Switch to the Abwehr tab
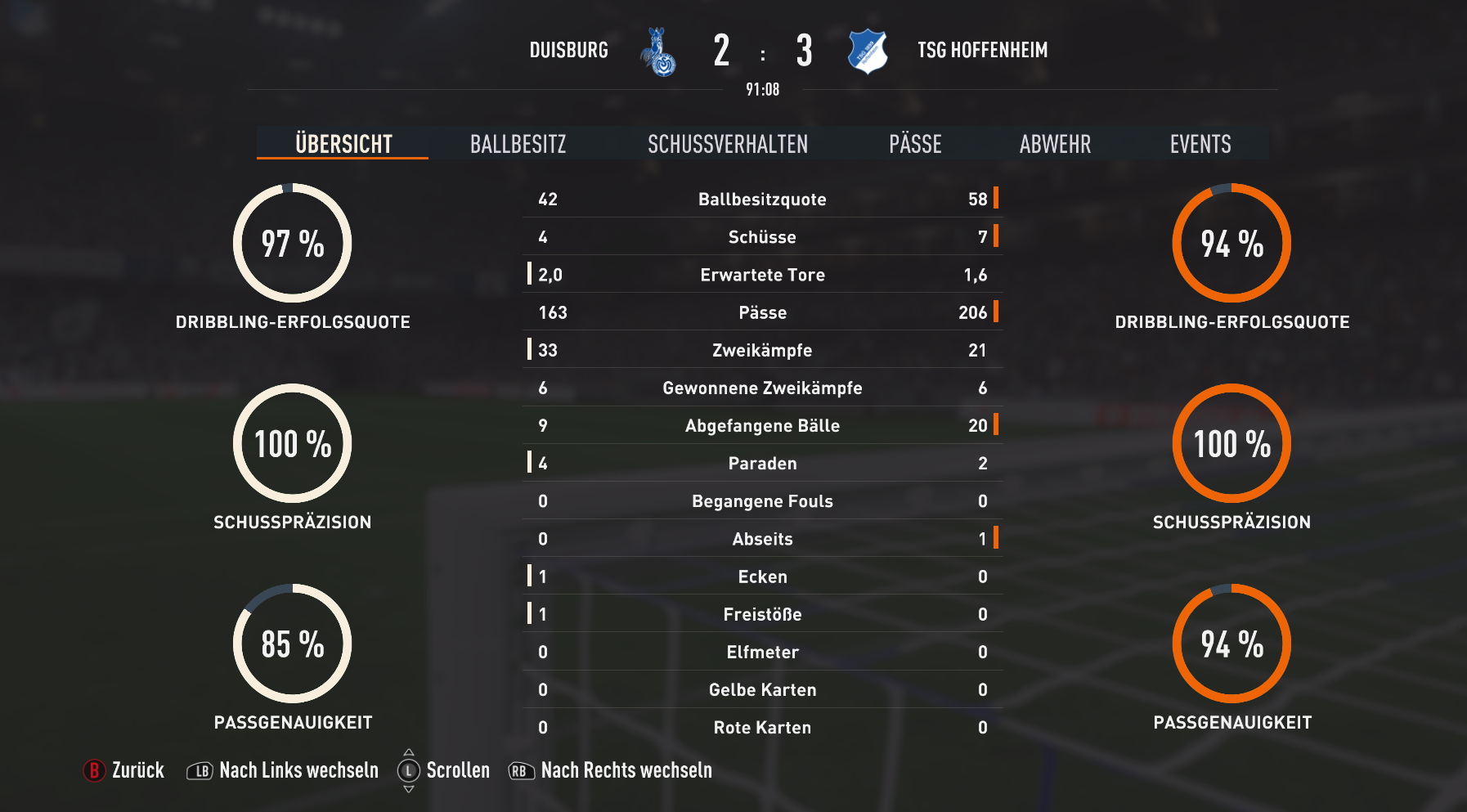1467x812 pixels. click(x=1055, y=144)
